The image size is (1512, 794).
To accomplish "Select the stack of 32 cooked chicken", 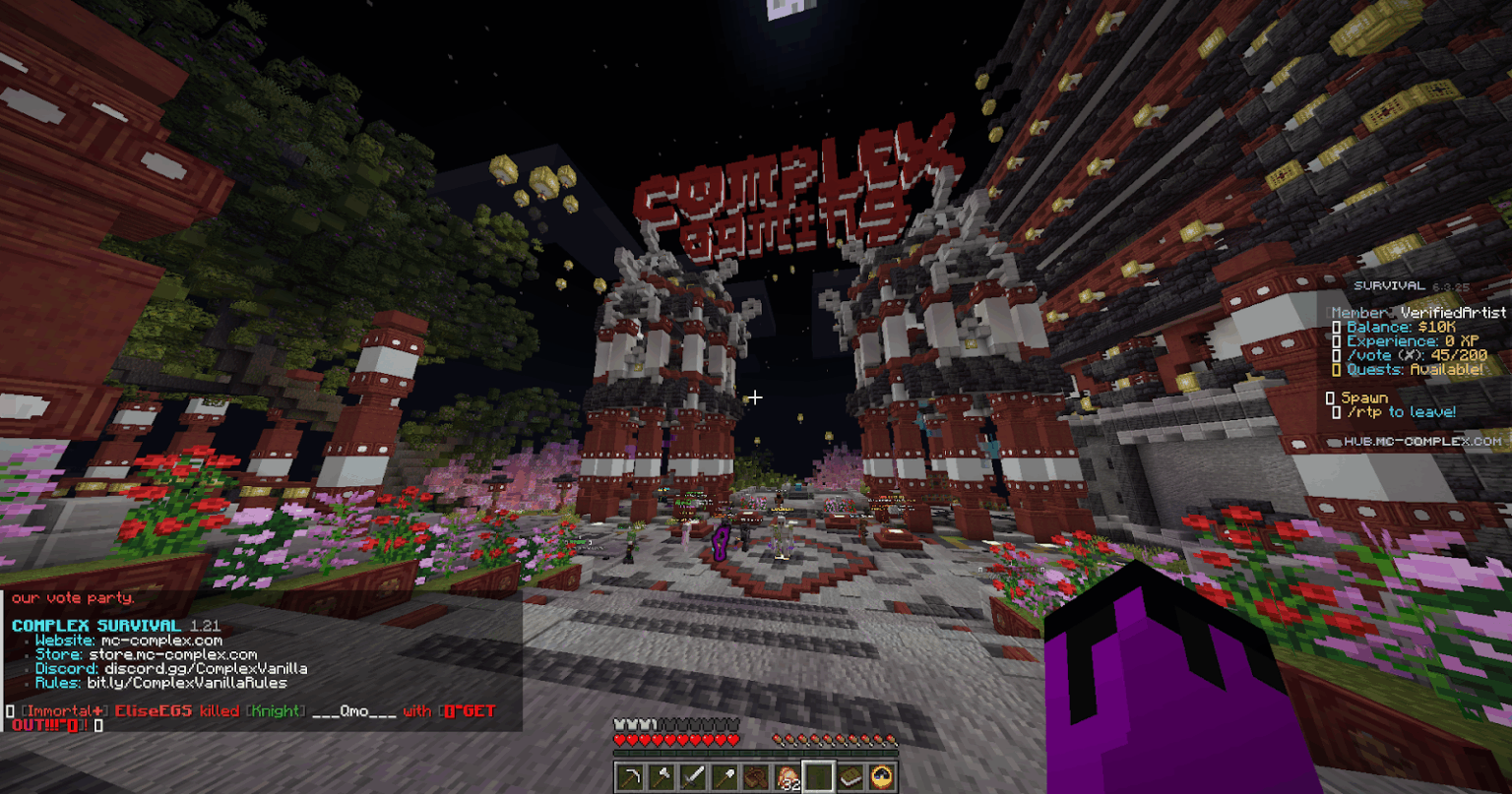I will 789,776.
